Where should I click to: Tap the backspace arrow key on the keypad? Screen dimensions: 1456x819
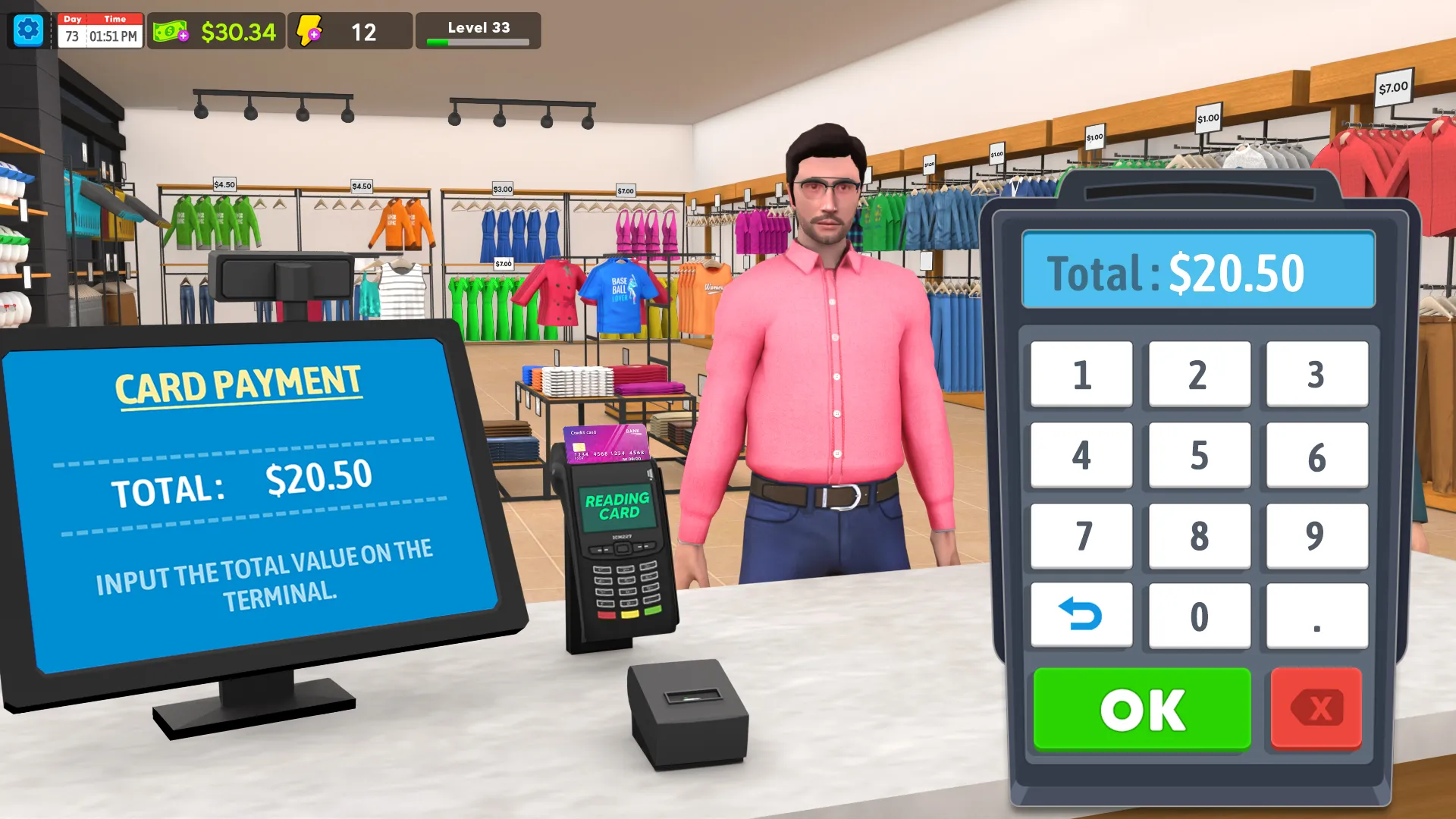[x=1081, y=616]
